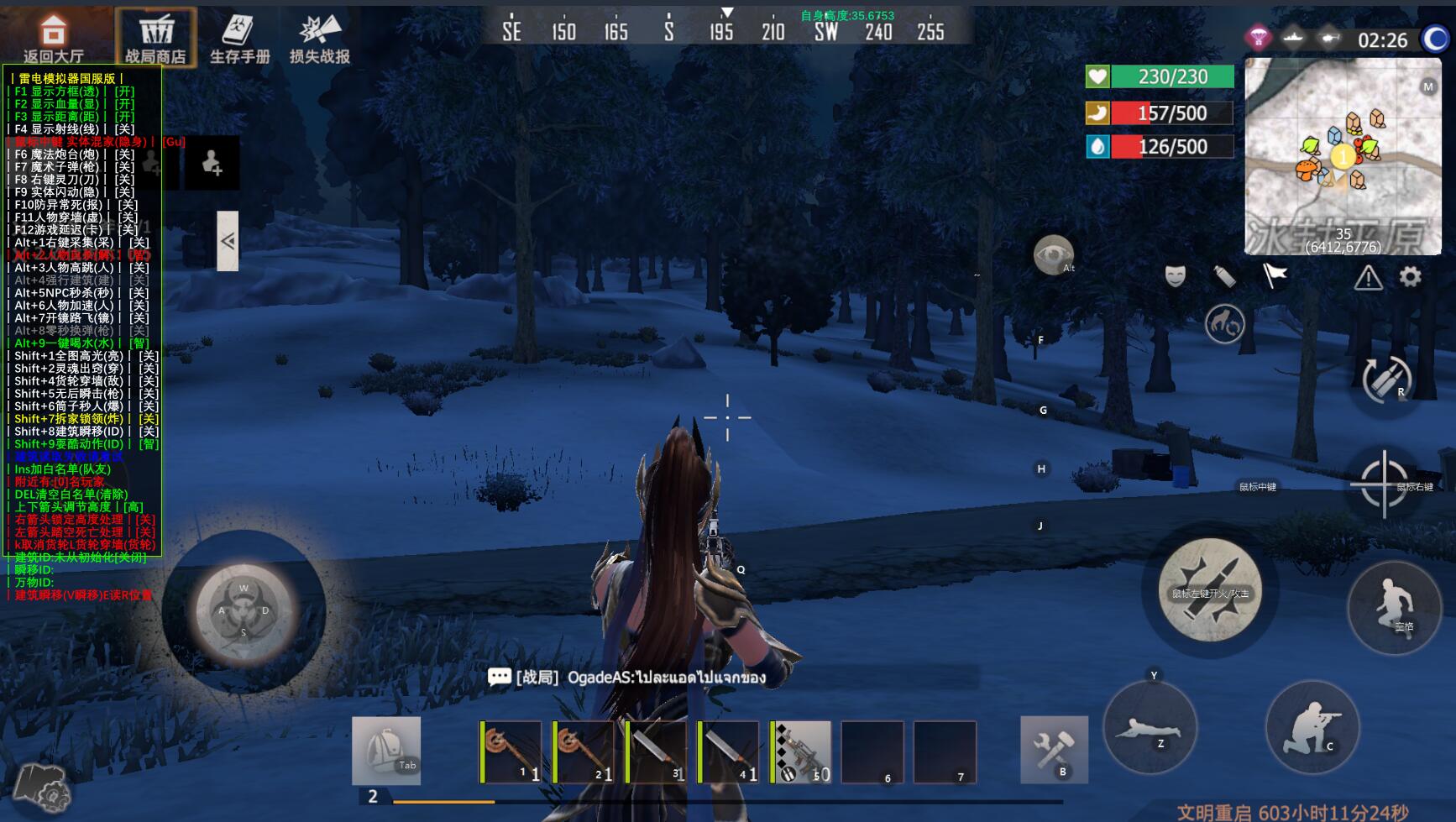The width and height of the screenshot is (1456, 822).
Task: Crouch using the kneeling soldier button
Action: (1312, 727)
